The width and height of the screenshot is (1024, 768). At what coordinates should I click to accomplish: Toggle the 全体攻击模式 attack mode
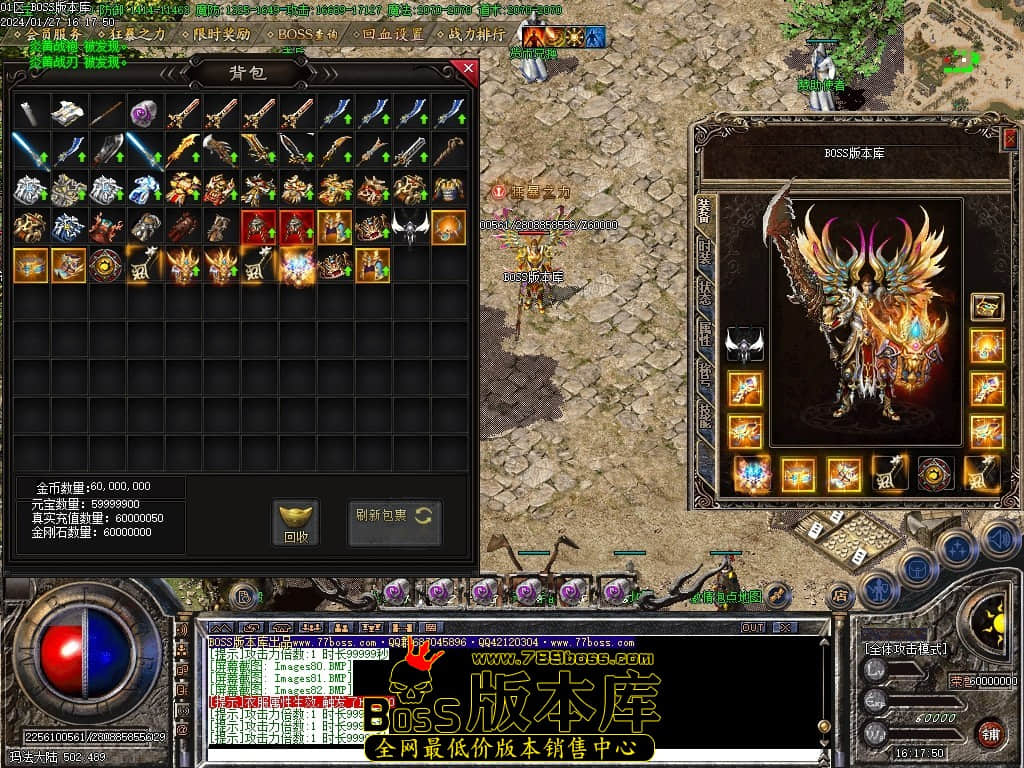coord(906,649)
